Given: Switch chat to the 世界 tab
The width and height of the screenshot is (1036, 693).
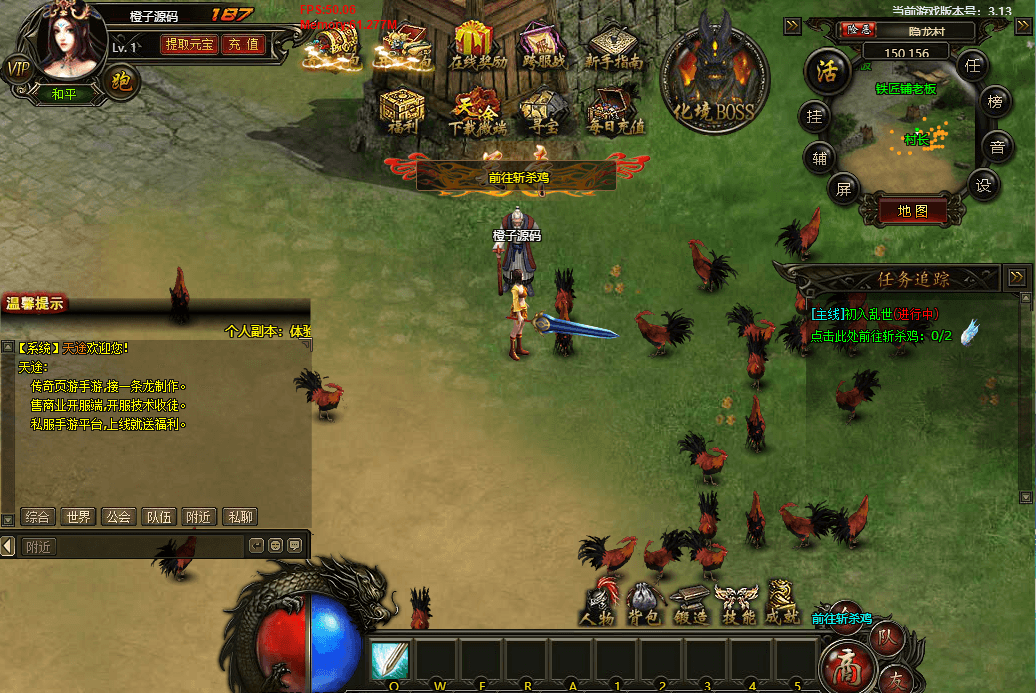Looking at the screenshot, I should [x=78, y=517].
